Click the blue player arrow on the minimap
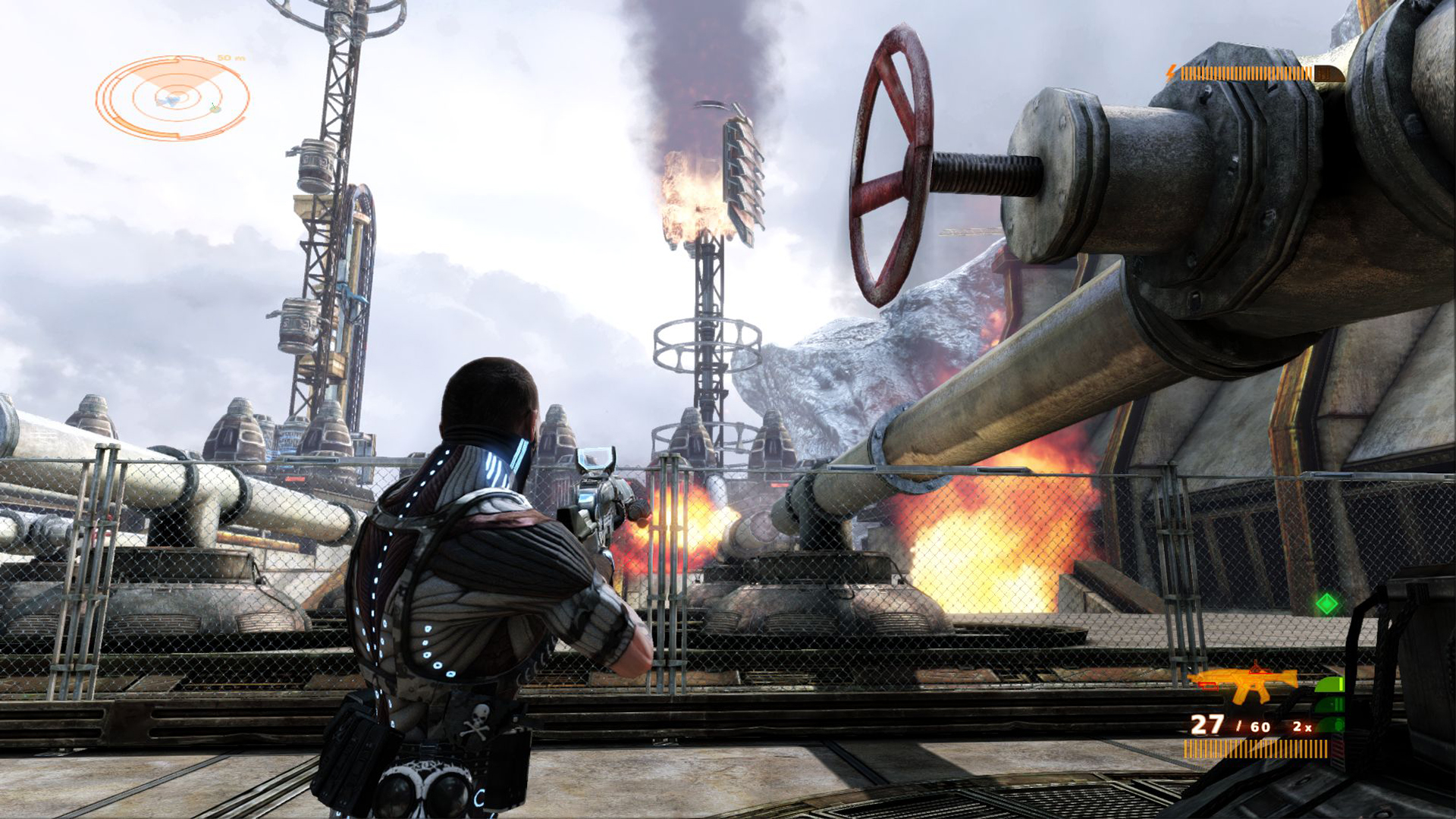The height and width of the screenshot is (819, 1456). pos(170,101)
